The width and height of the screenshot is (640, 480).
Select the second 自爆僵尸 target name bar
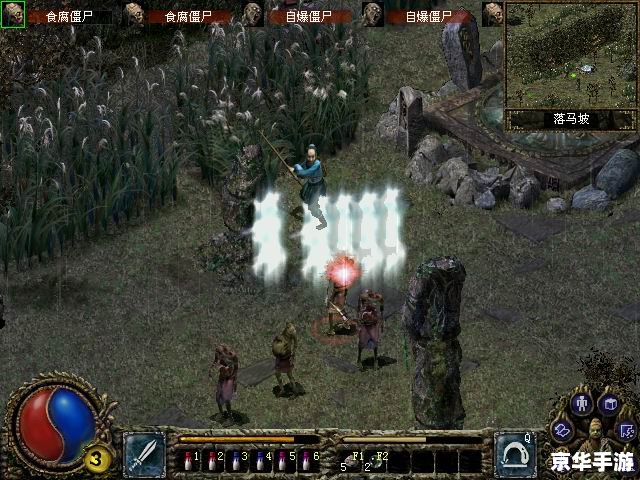(430, 16)
